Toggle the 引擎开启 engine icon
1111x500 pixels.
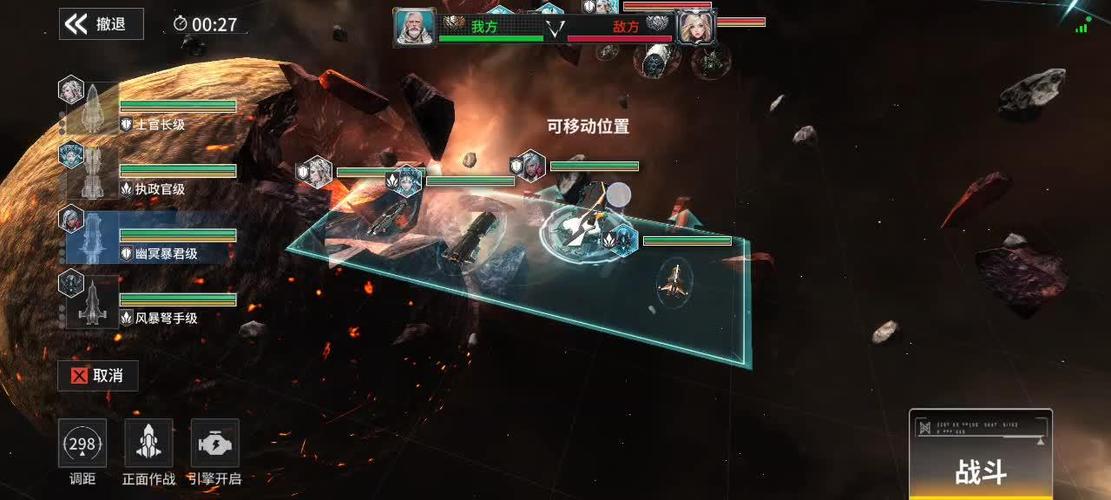point(214,444)
